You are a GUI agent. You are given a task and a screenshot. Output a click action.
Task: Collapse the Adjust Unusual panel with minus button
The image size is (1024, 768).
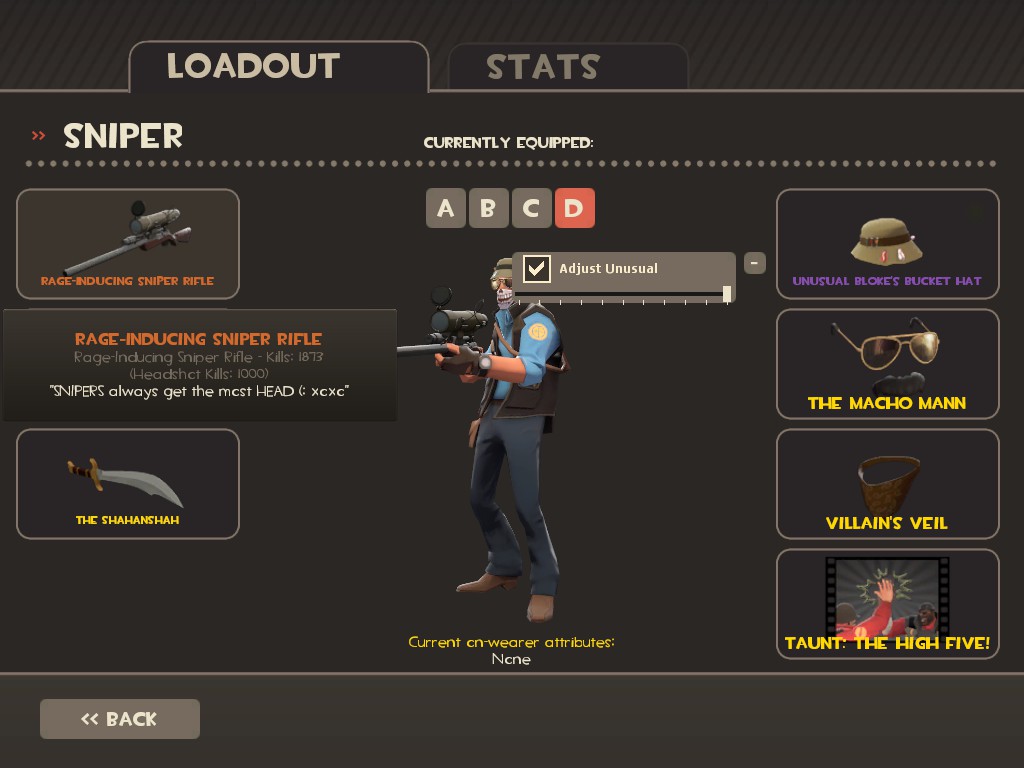click(755, 263)
